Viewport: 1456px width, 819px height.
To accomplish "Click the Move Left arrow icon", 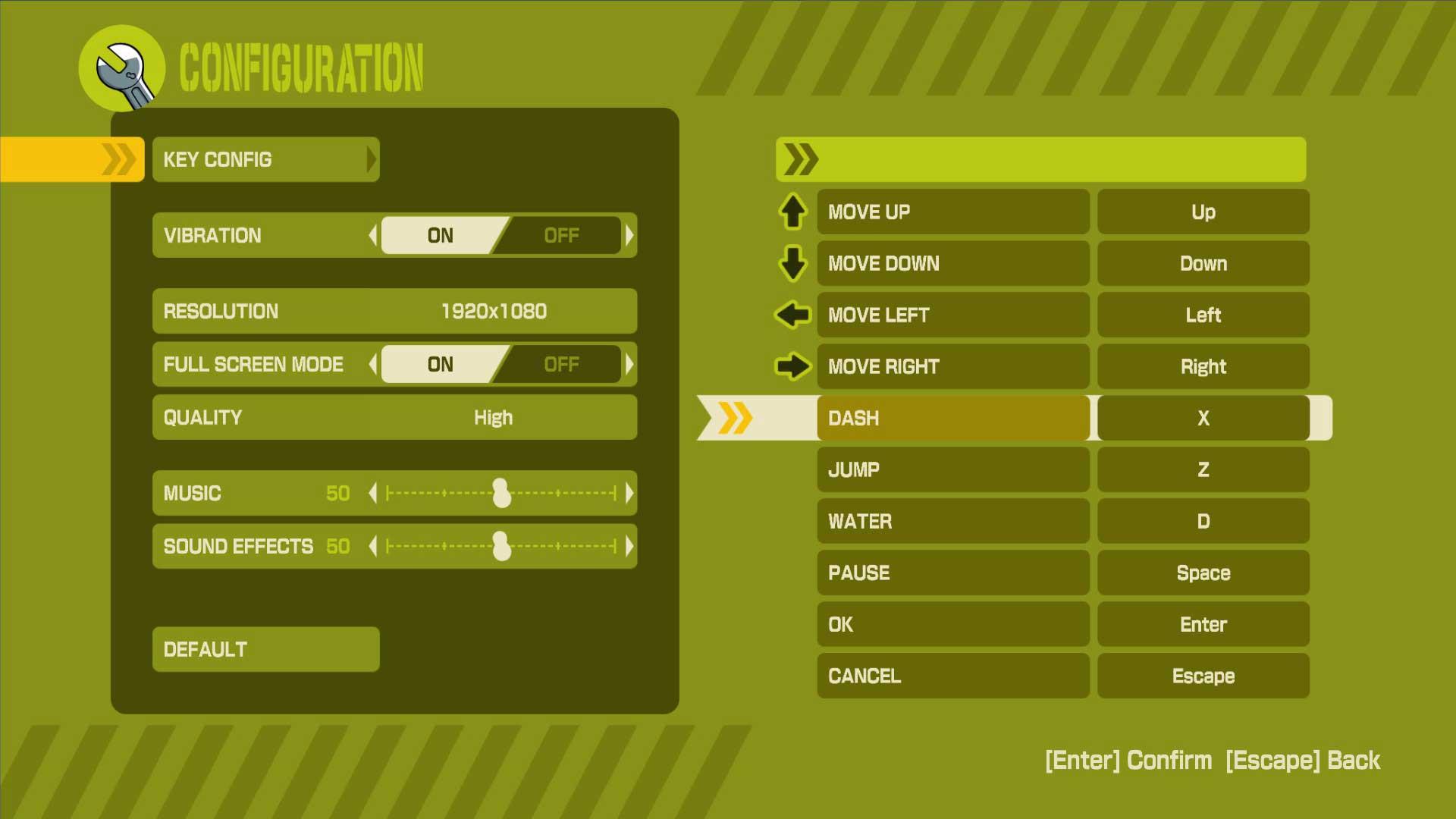I will click(792, 315).
